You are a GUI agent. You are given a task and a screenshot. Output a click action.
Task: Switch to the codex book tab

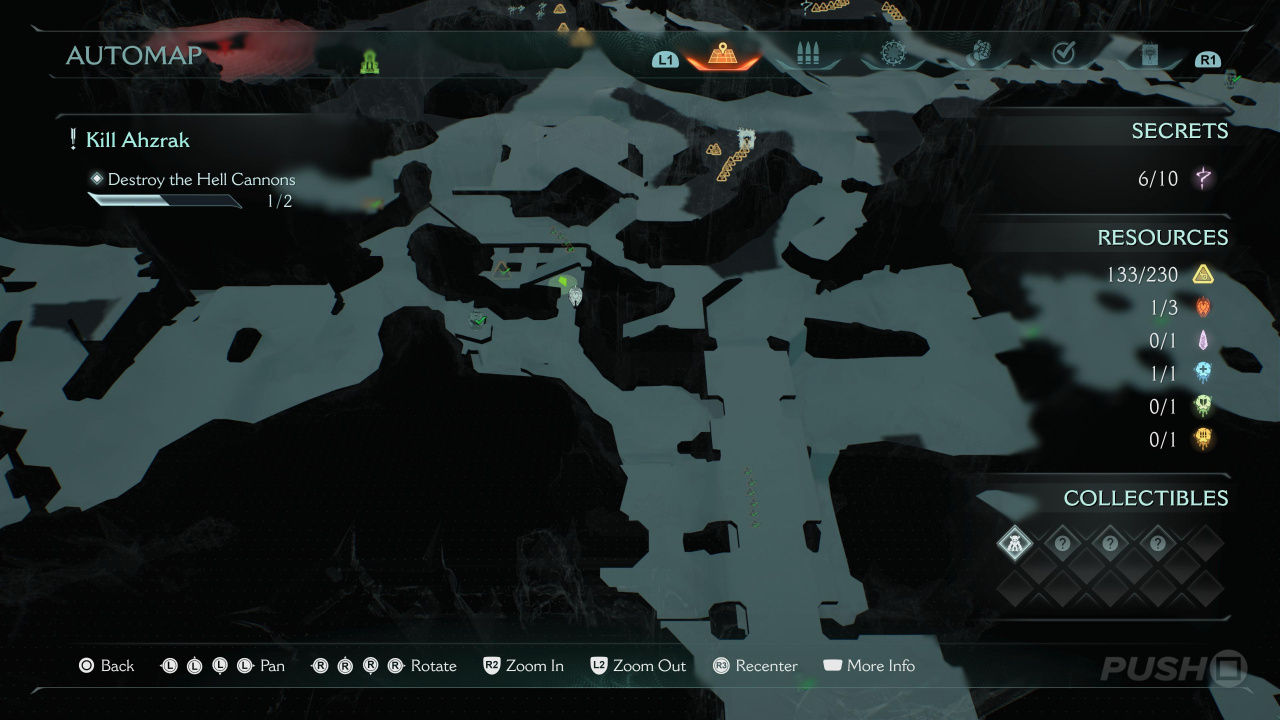click(1149, 55)
